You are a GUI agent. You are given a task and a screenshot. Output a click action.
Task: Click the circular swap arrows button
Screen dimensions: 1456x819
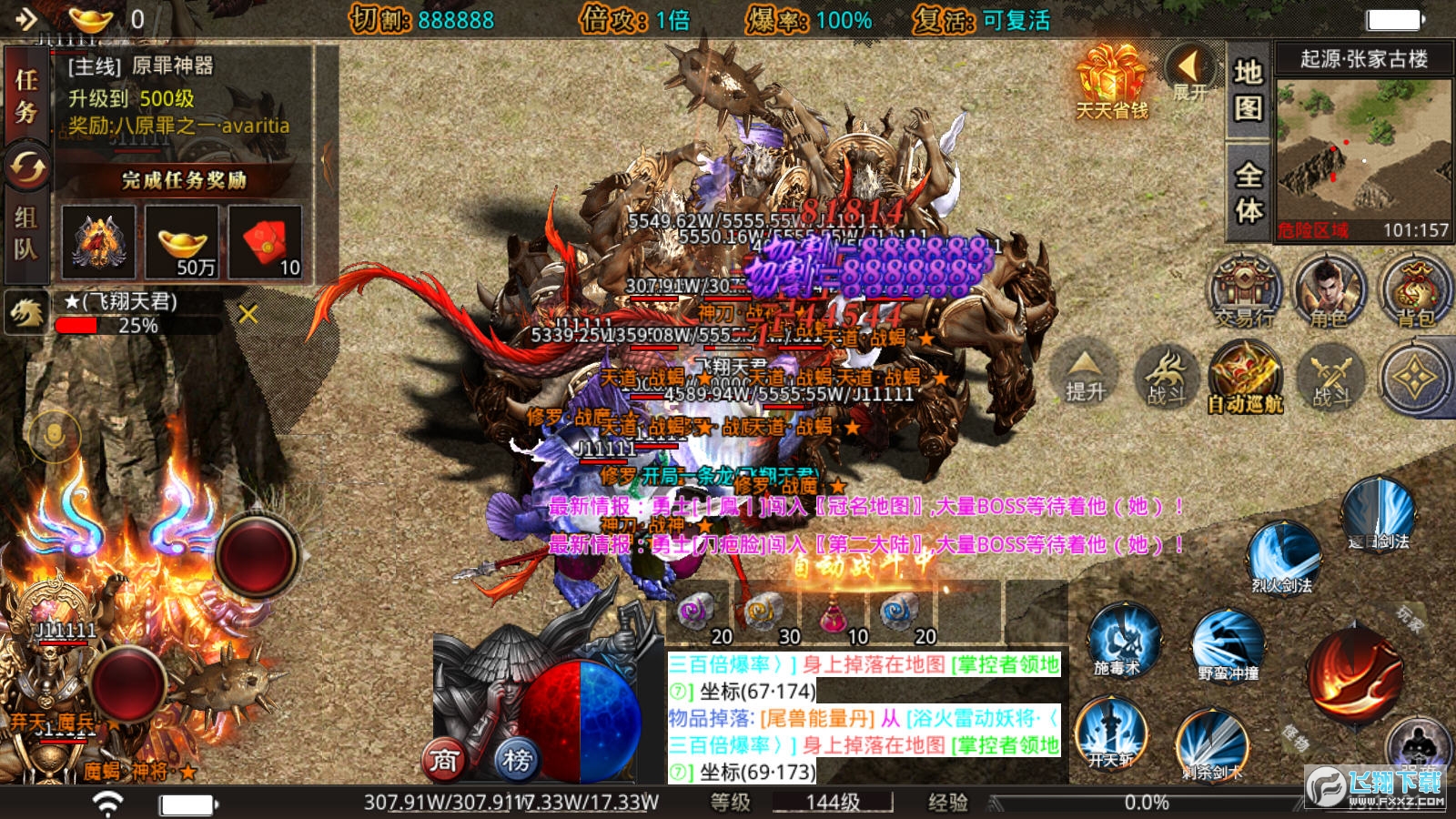pos(27,167)
